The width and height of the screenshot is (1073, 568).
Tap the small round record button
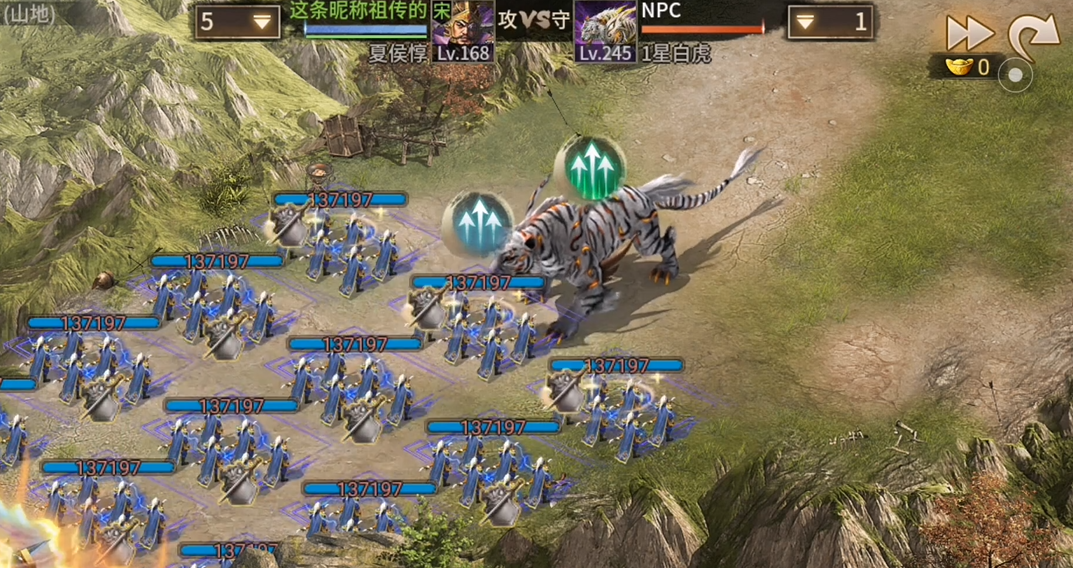click(x=1016, y=75)
